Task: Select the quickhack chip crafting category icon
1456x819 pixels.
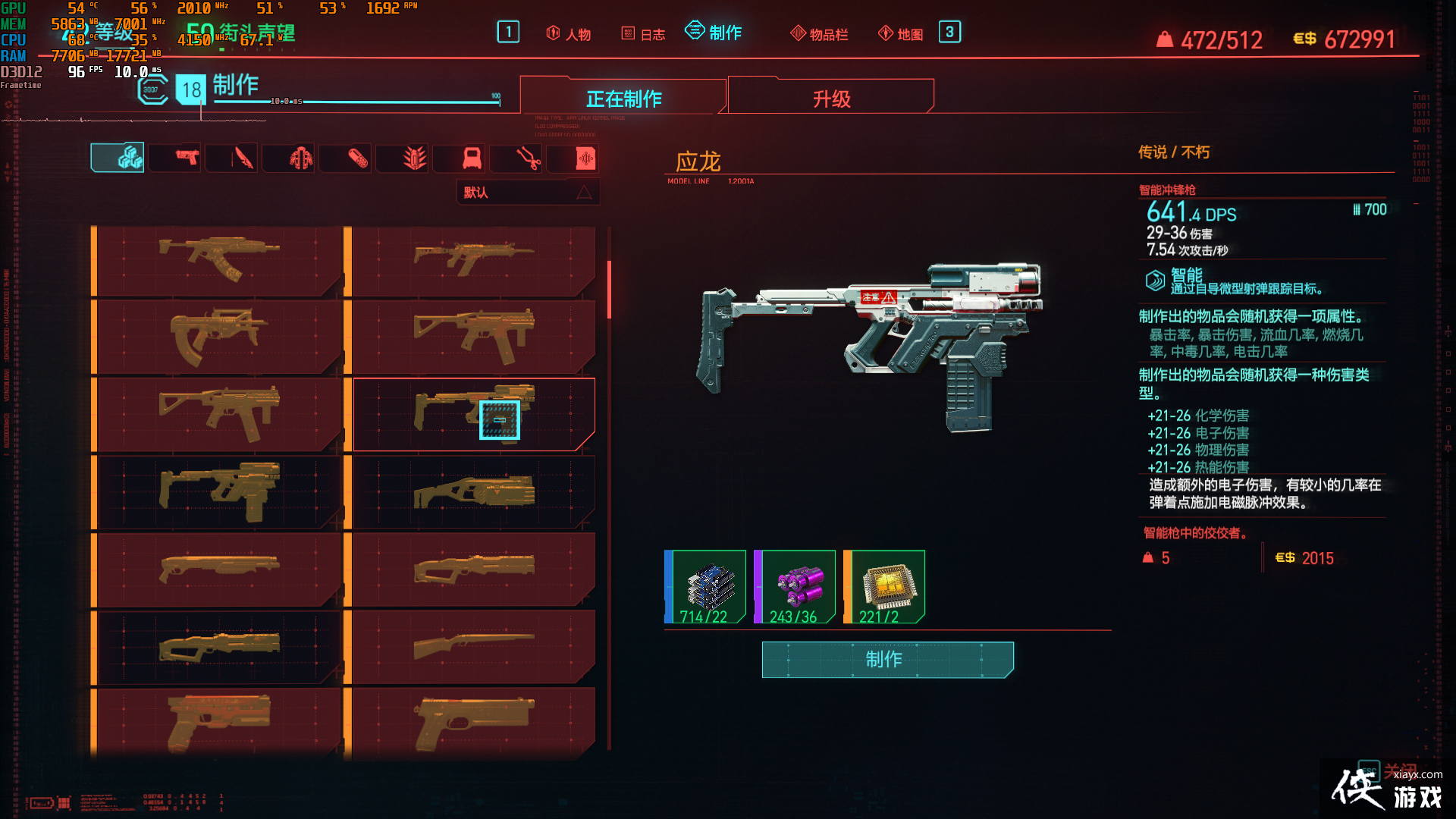Action: (x=573, y=158)
